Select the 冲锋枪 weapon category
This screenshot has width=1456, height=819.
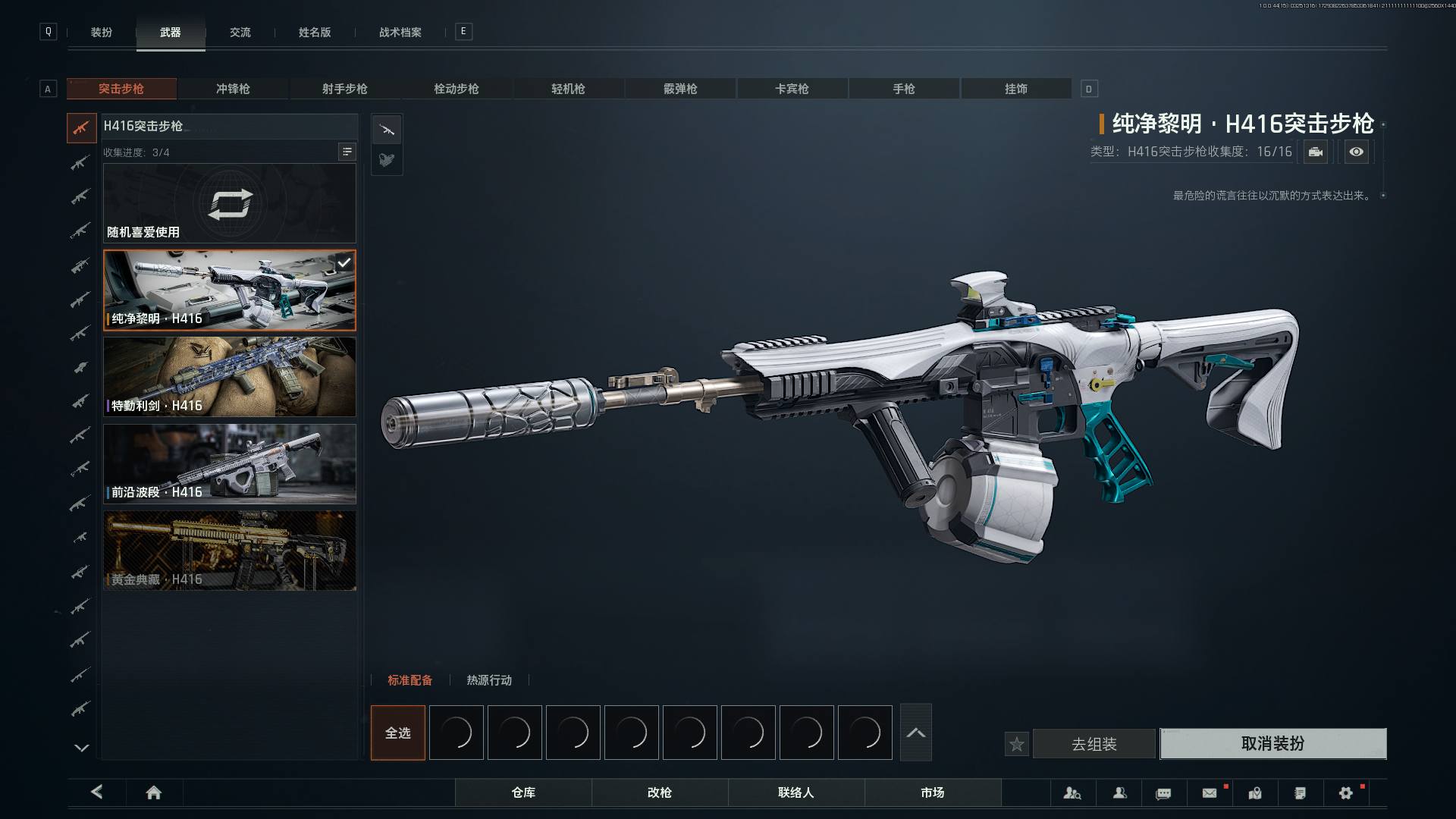click(x=233, y=89)
